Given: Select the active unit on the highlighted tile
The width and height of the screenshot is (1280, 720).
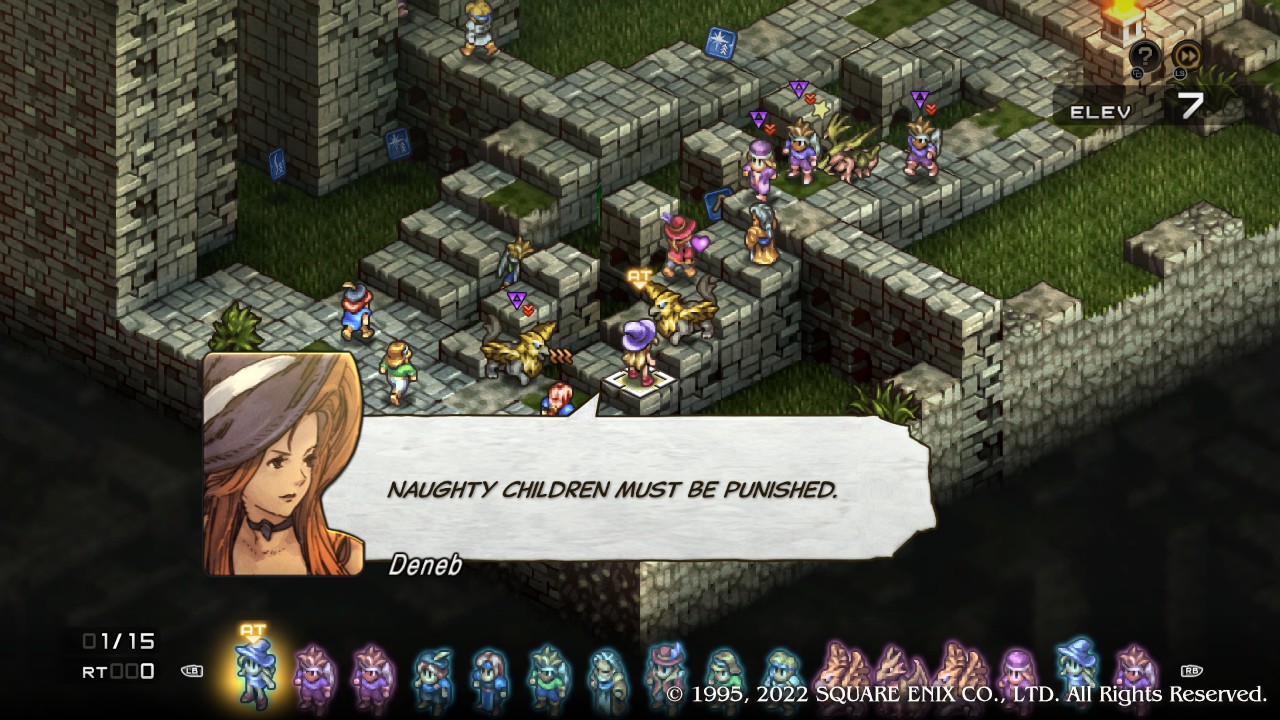Looking at the screenshot, I should [x=637, y=352].
